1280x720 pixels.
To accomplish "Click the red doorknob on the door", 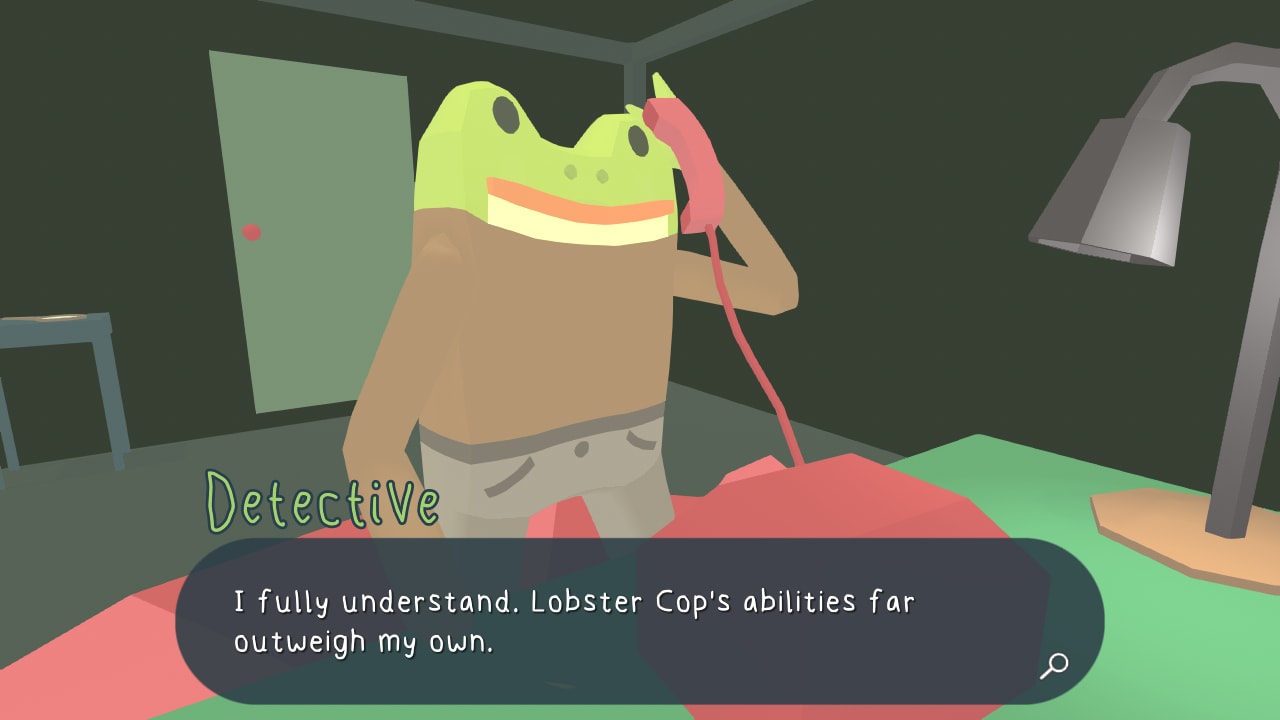I will (250, 231).
